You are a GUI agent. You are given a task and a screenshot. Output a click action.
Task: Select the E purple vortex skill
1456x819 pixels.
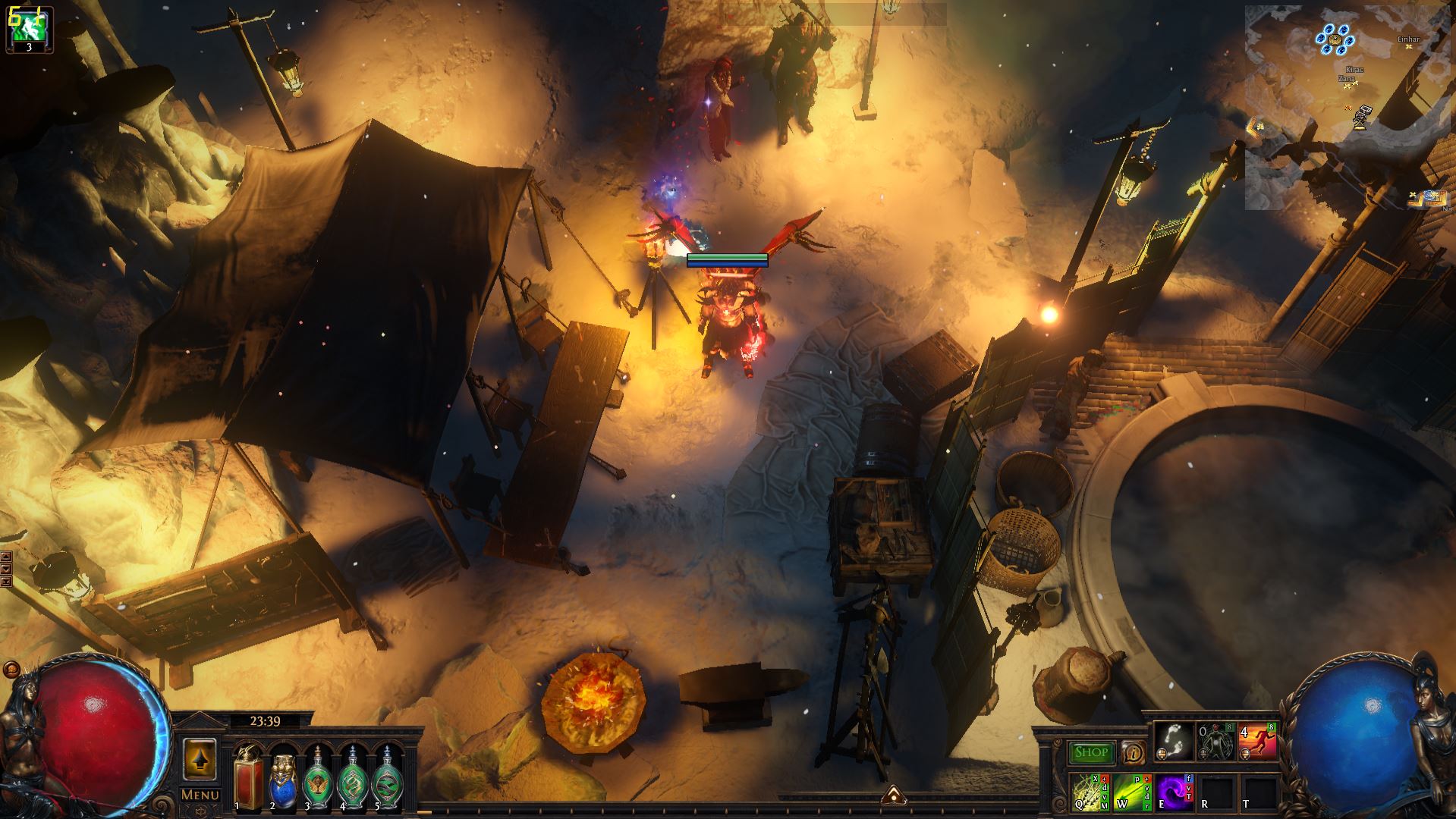(x=1173, y=792)
